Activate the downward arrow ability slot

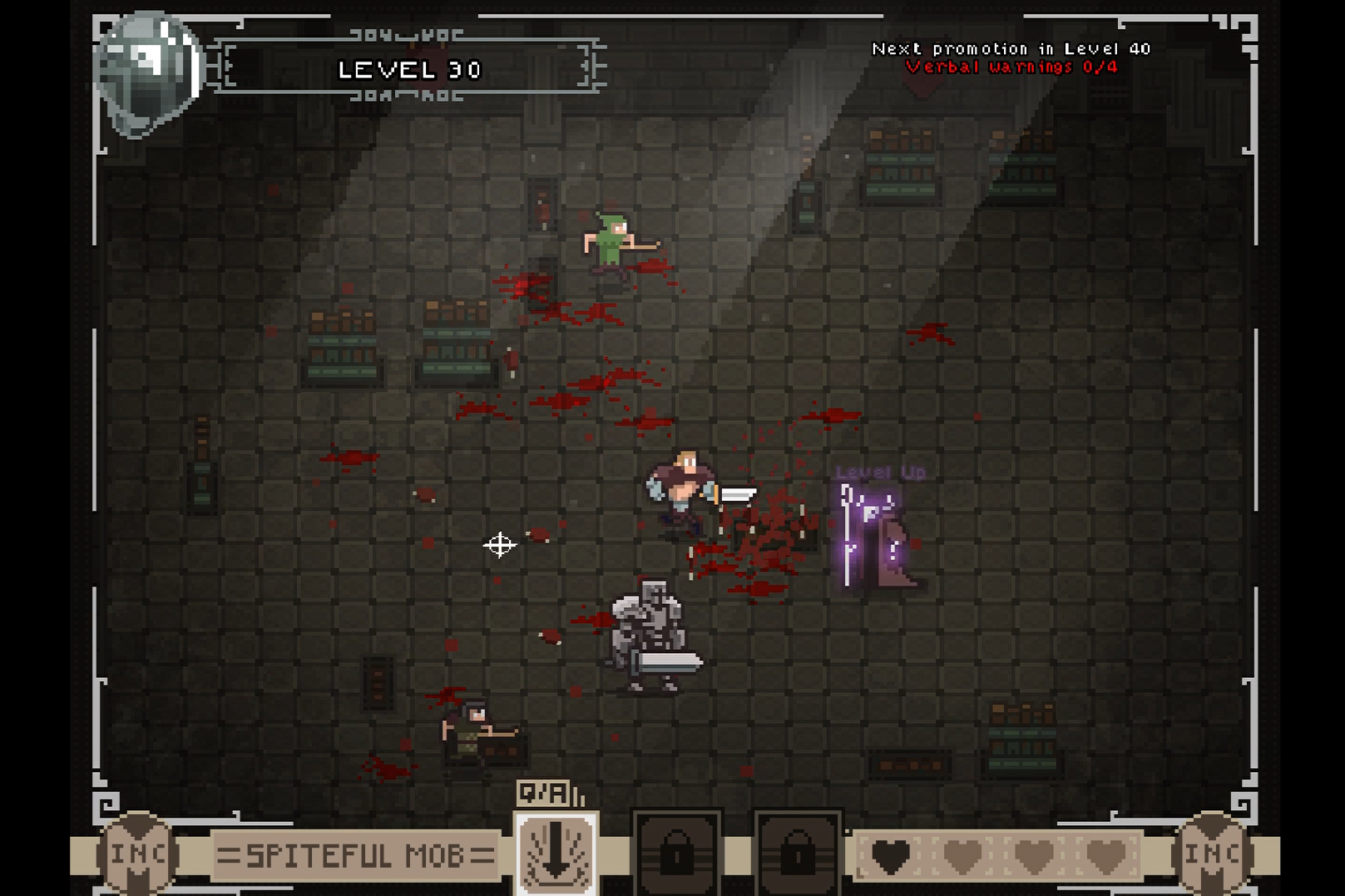point(556,854)
